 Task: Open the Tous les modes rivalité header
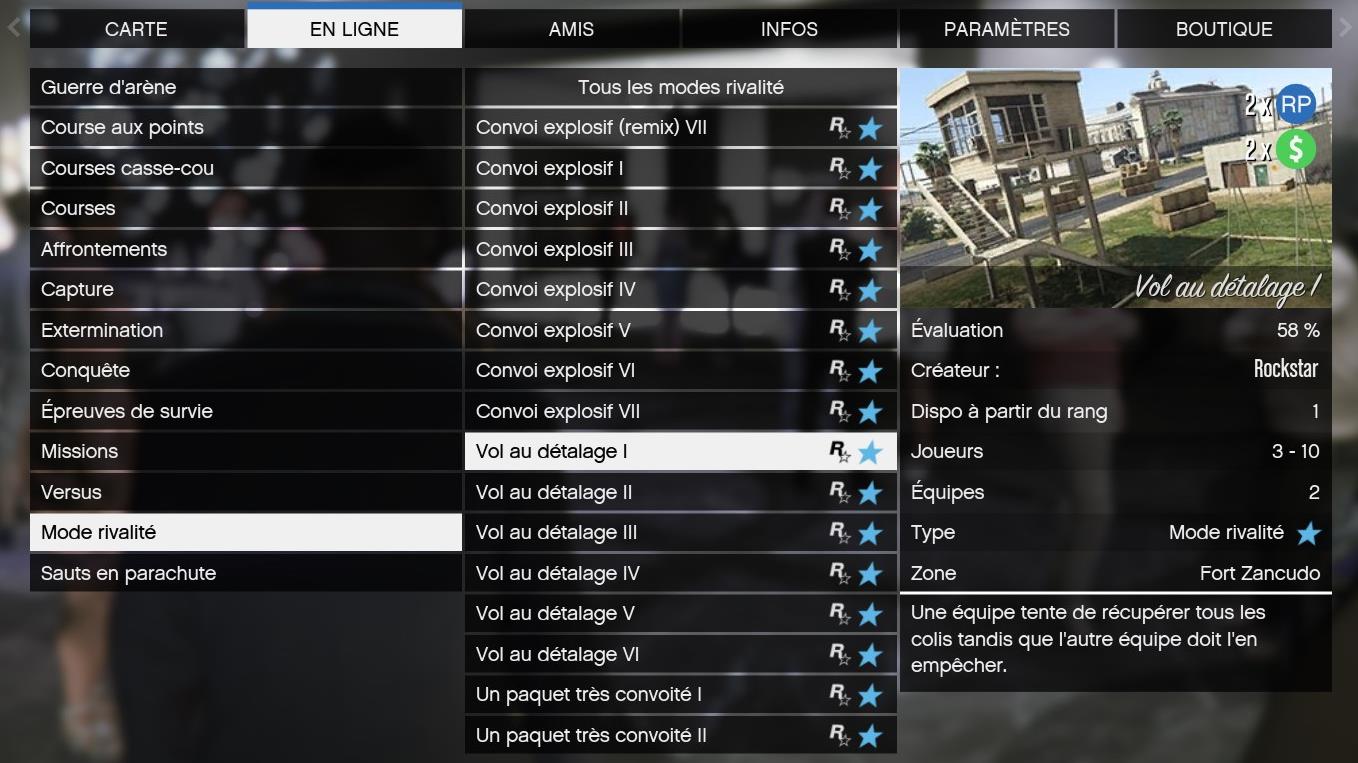click(679, 87)
